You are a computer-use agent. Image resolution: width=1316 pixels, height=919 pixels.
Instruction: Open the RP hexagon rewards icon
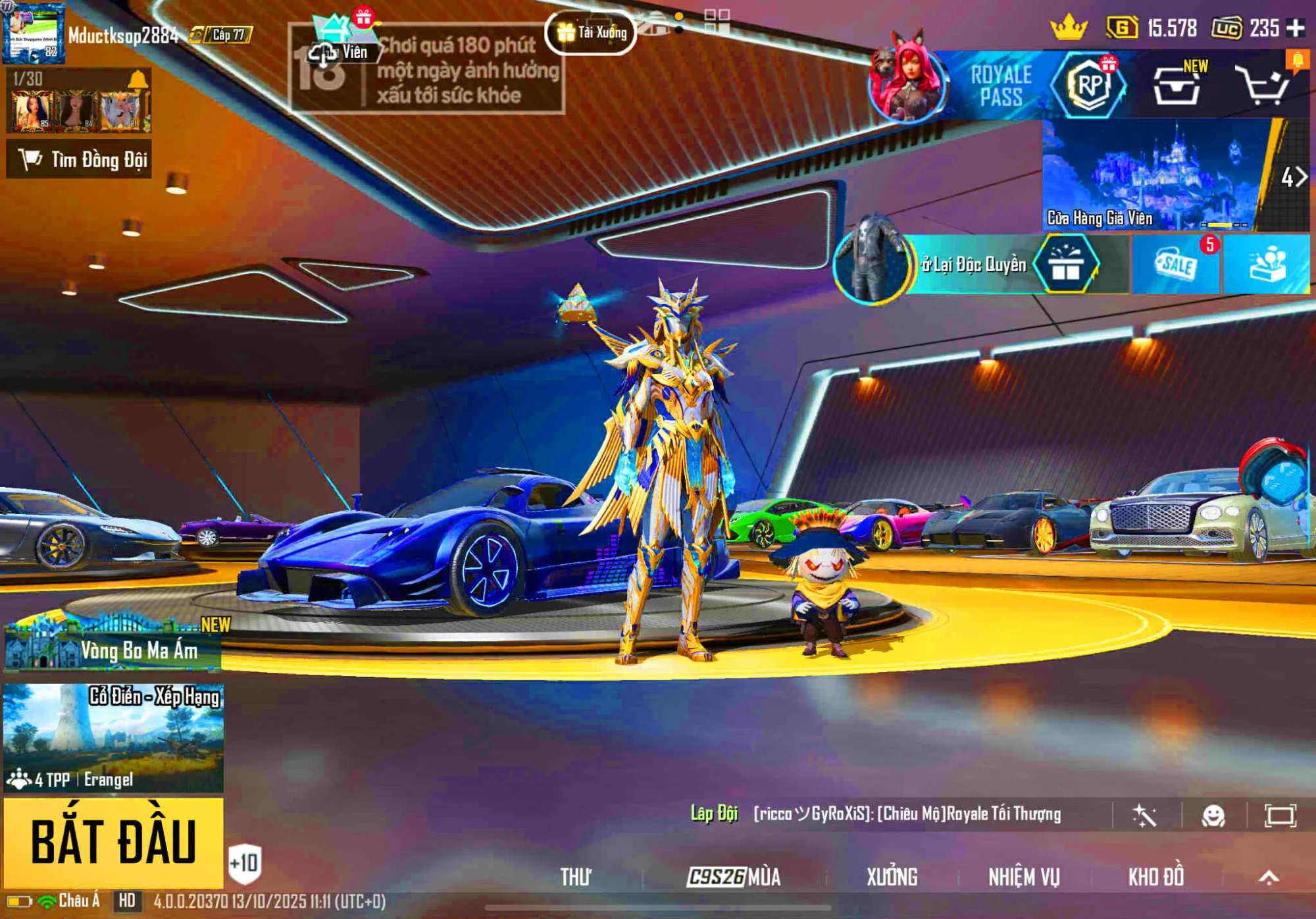pyautogui.click(x=1089, y=86)
